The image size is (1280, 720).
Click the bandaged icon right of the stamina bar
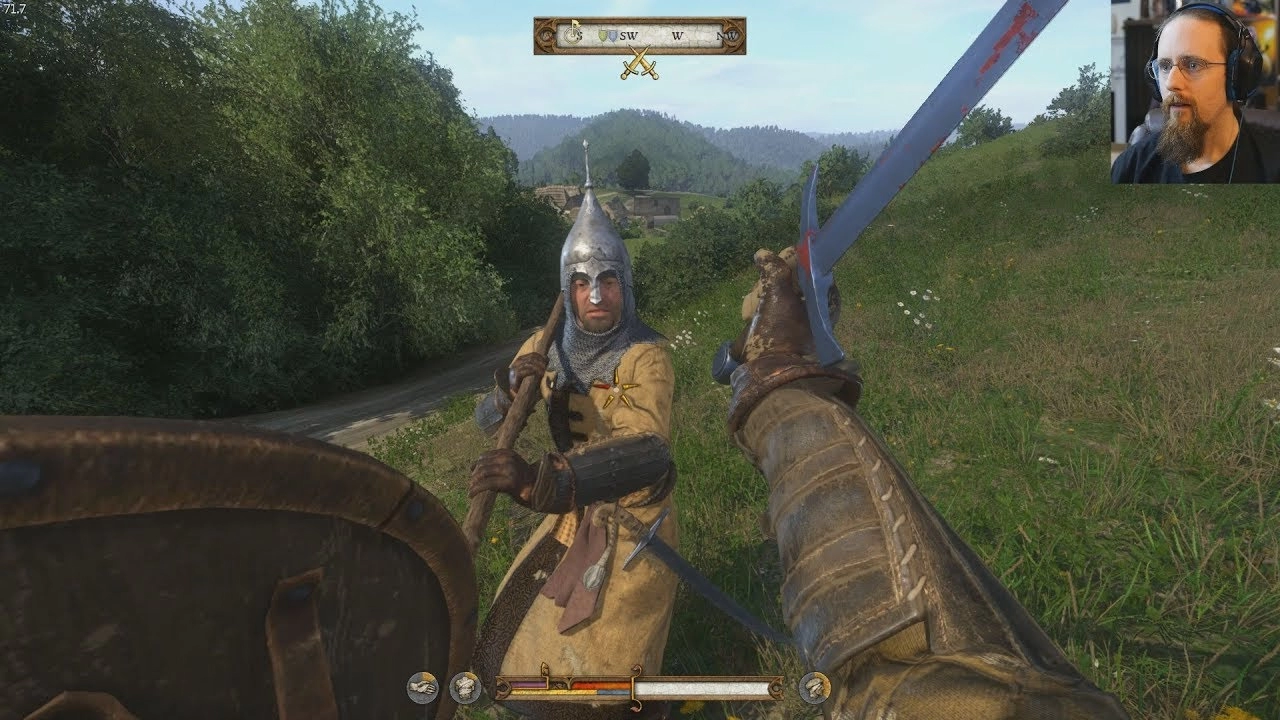point(814,687)
